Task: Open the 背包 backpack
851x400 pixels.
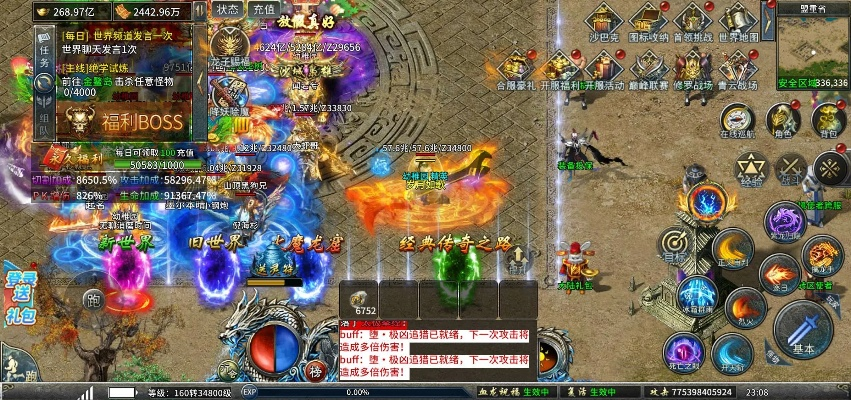Action: tap(828, 120)
